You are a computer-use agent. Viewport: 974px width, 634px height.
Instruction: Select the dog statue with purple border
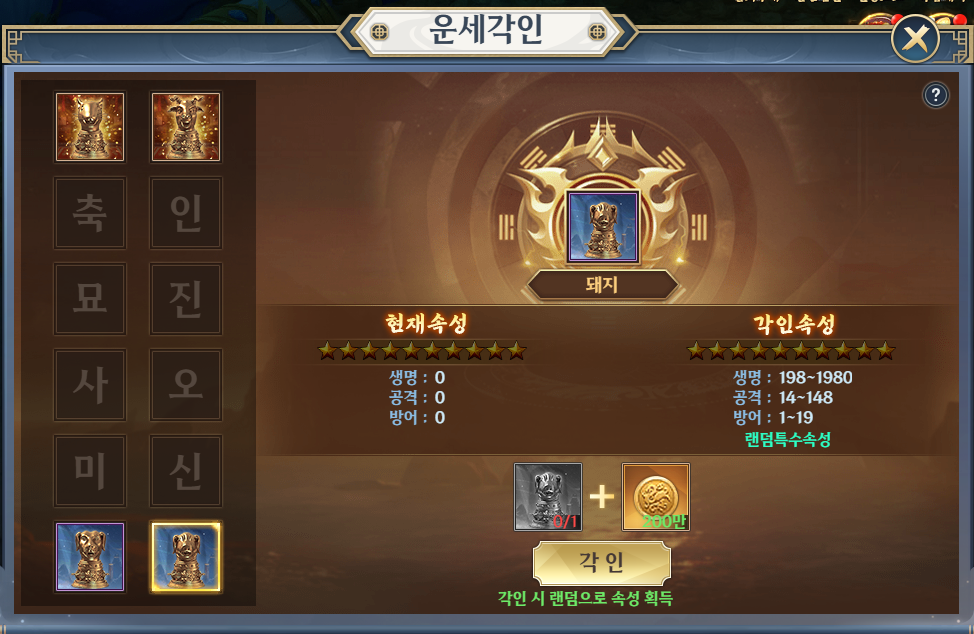pos(90,556)
